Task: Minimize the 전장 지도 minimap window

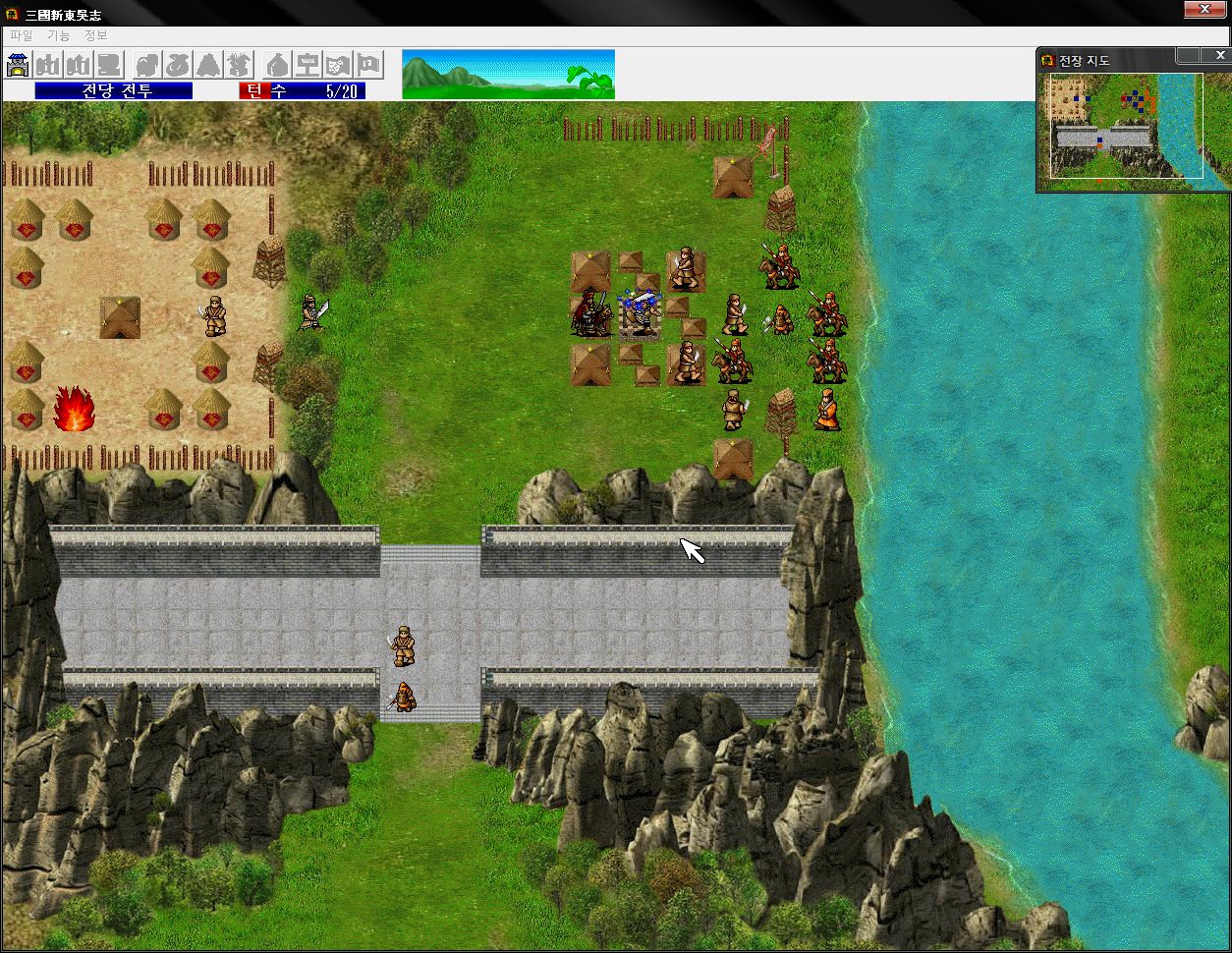Action: tap(1188, 55)
